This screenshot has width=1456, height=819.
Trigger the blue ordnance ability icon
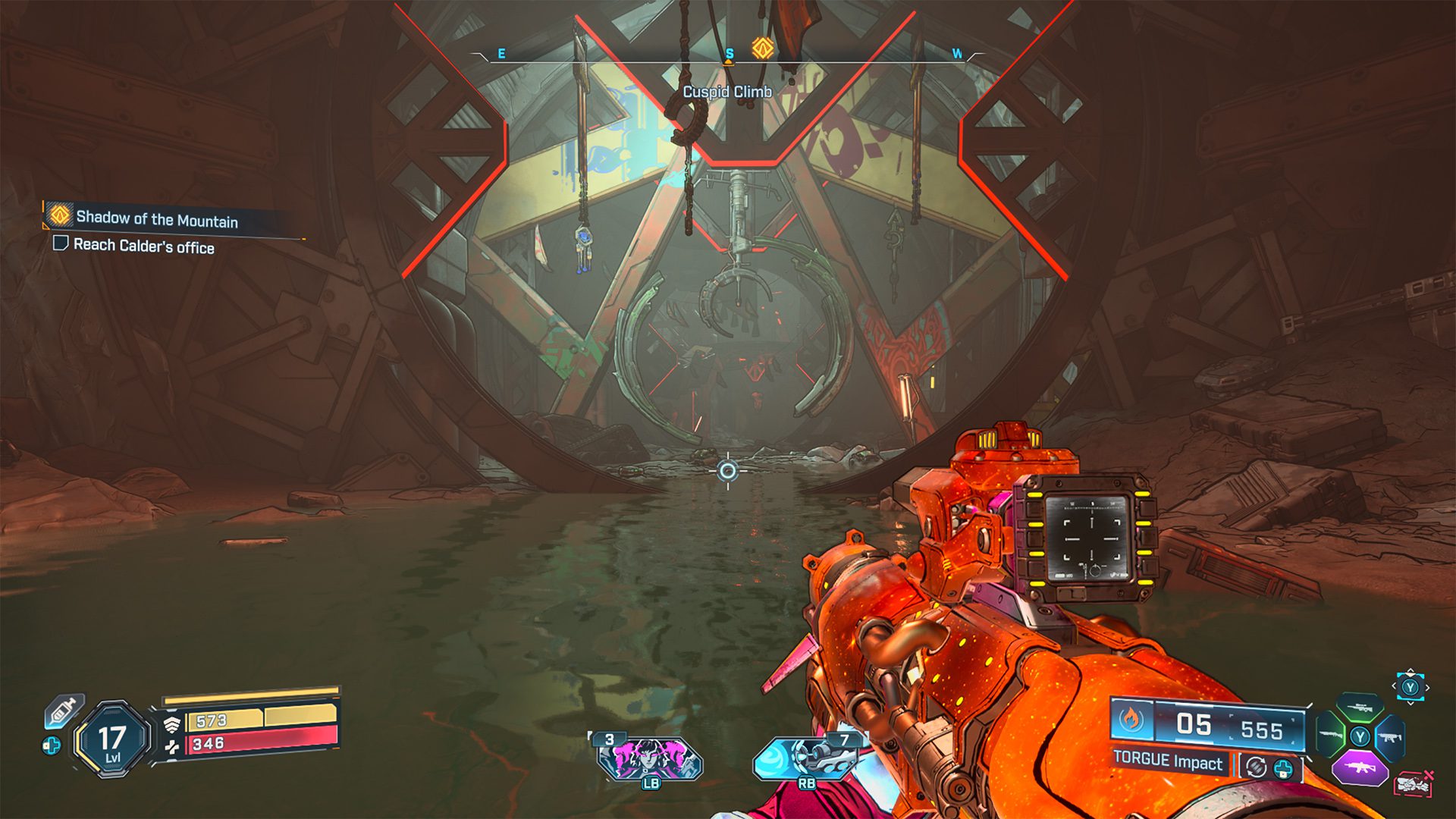click(805, 758)
